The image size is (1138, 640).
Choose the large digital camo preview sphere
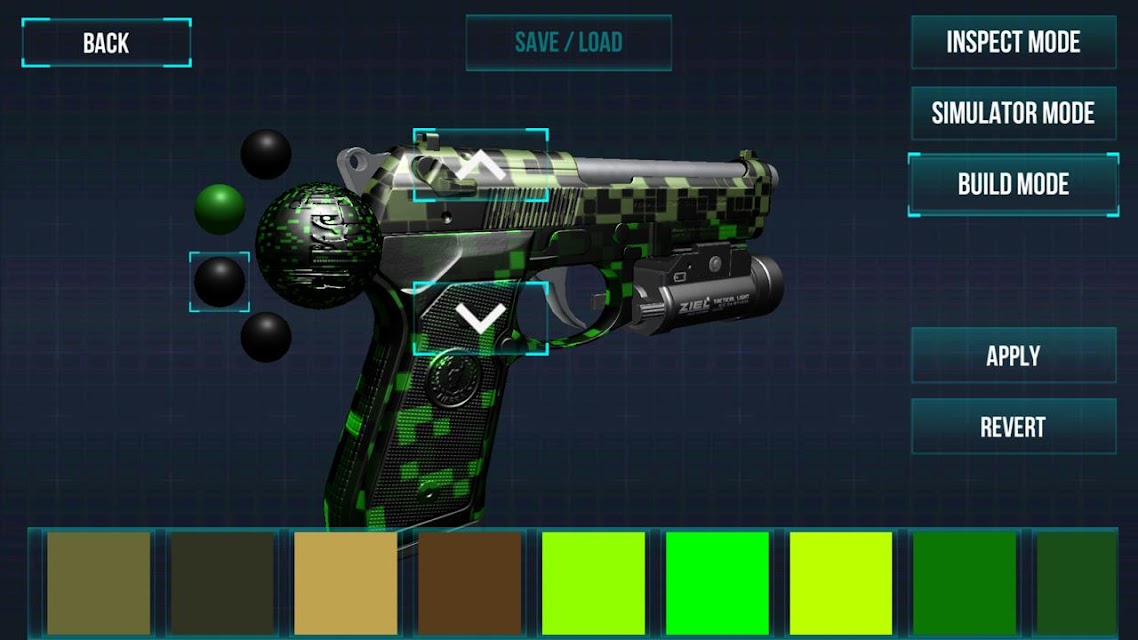pyautogui.click(x=318, y=246)
